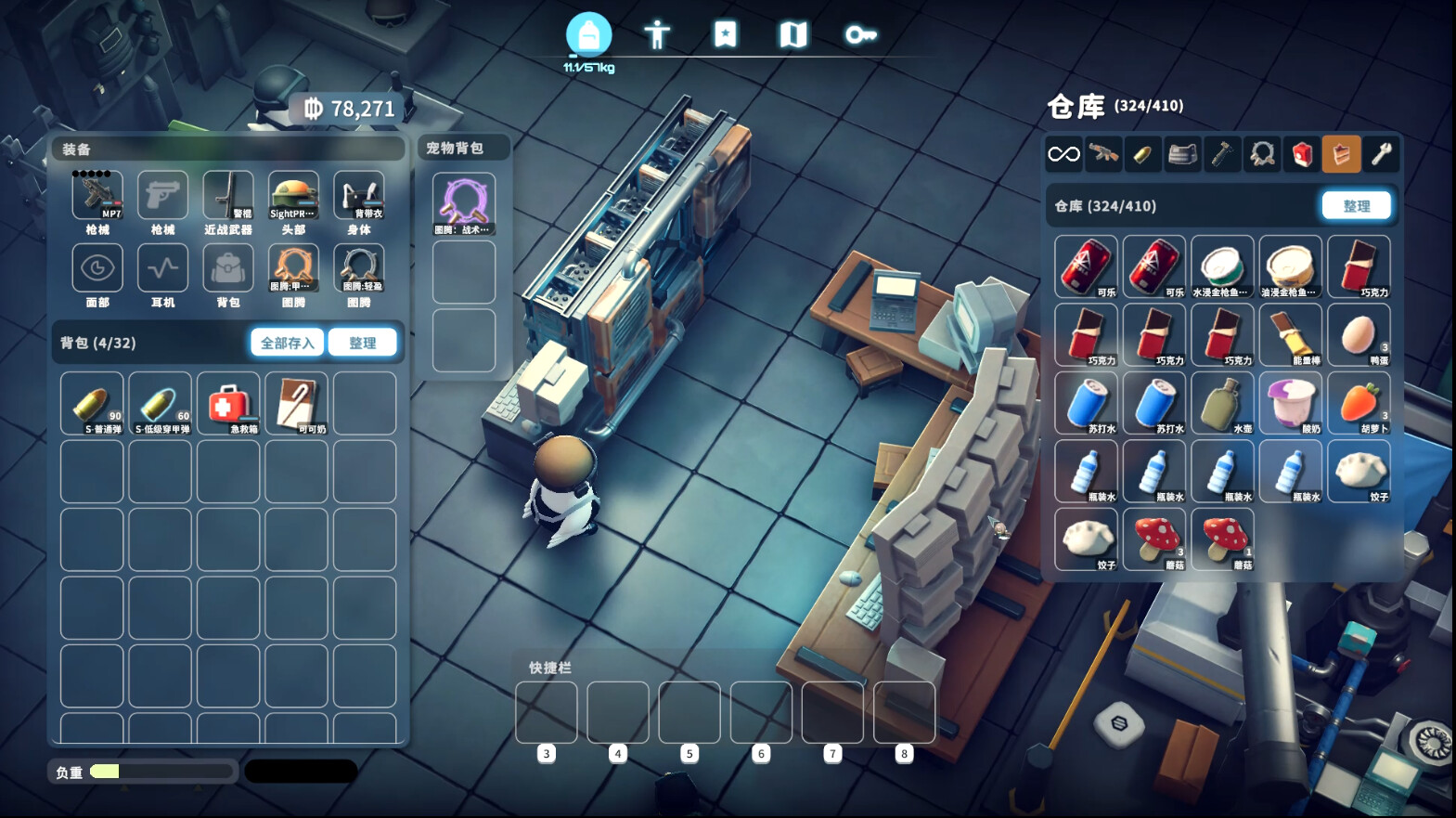
Task: Choose the SightPR helmet head slot
Action: [293, 196]
